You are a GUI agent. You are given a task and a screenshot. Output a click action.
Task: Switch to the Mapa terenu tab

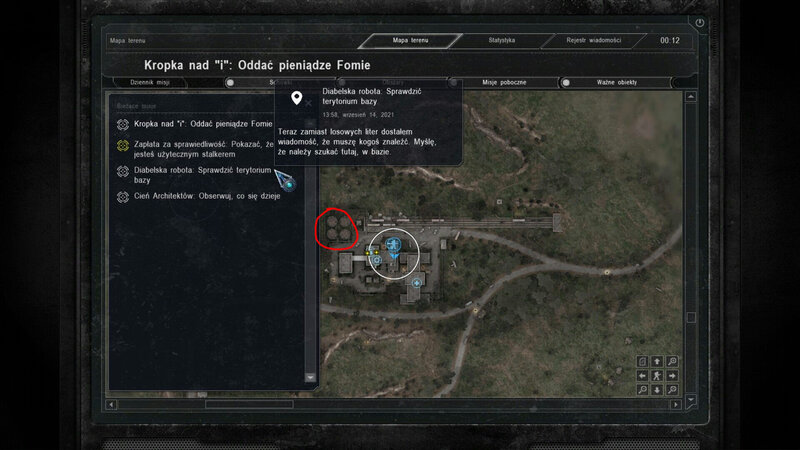(x=413, y=41)
